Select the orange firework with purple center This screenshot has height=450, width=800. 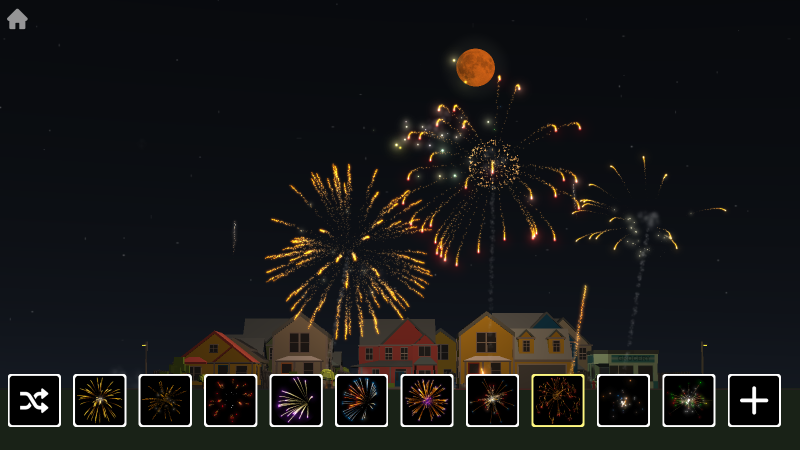click(427, 400)
